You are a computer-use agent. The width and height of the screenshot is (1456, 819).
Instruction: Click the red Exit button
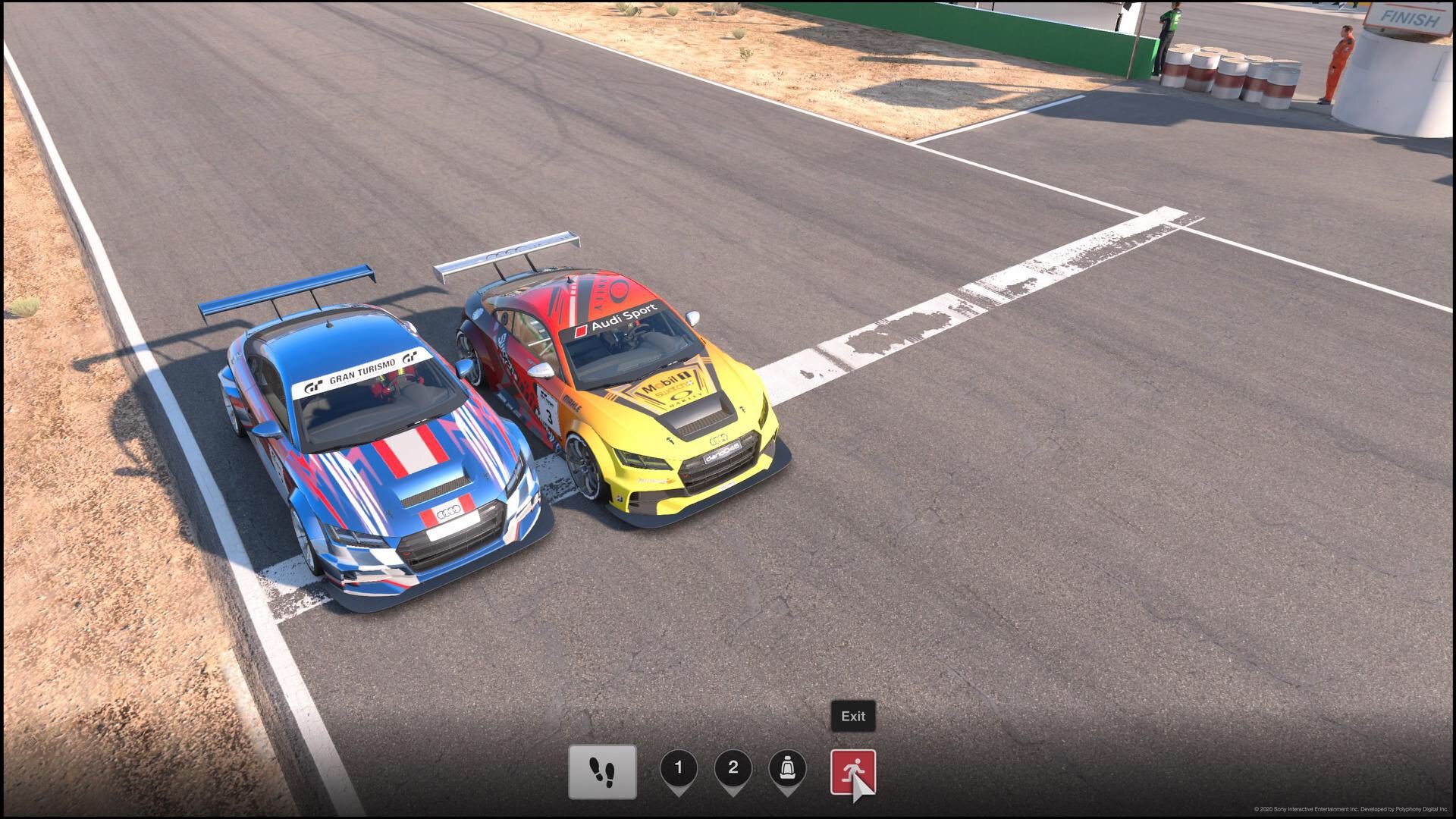(x=852, y=772)
